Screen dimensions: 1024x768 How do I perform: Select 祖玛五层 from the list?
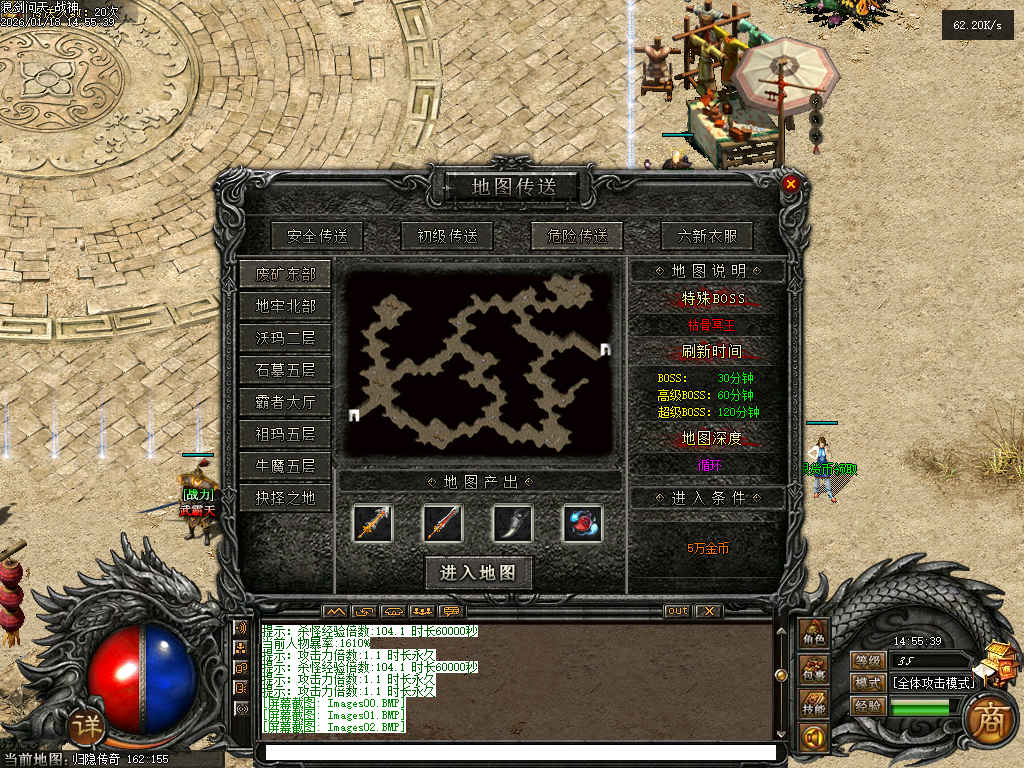coord(285,434)
